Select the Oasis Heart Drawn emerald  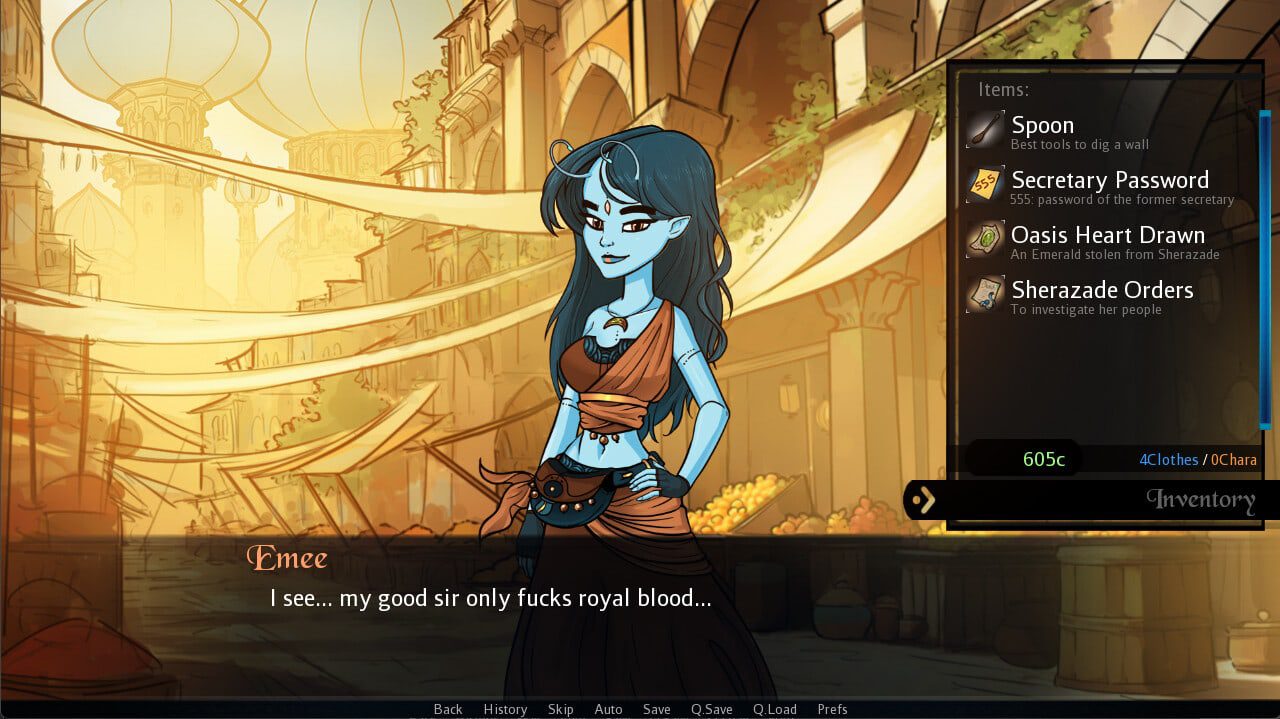click(x=1107, y=236)
